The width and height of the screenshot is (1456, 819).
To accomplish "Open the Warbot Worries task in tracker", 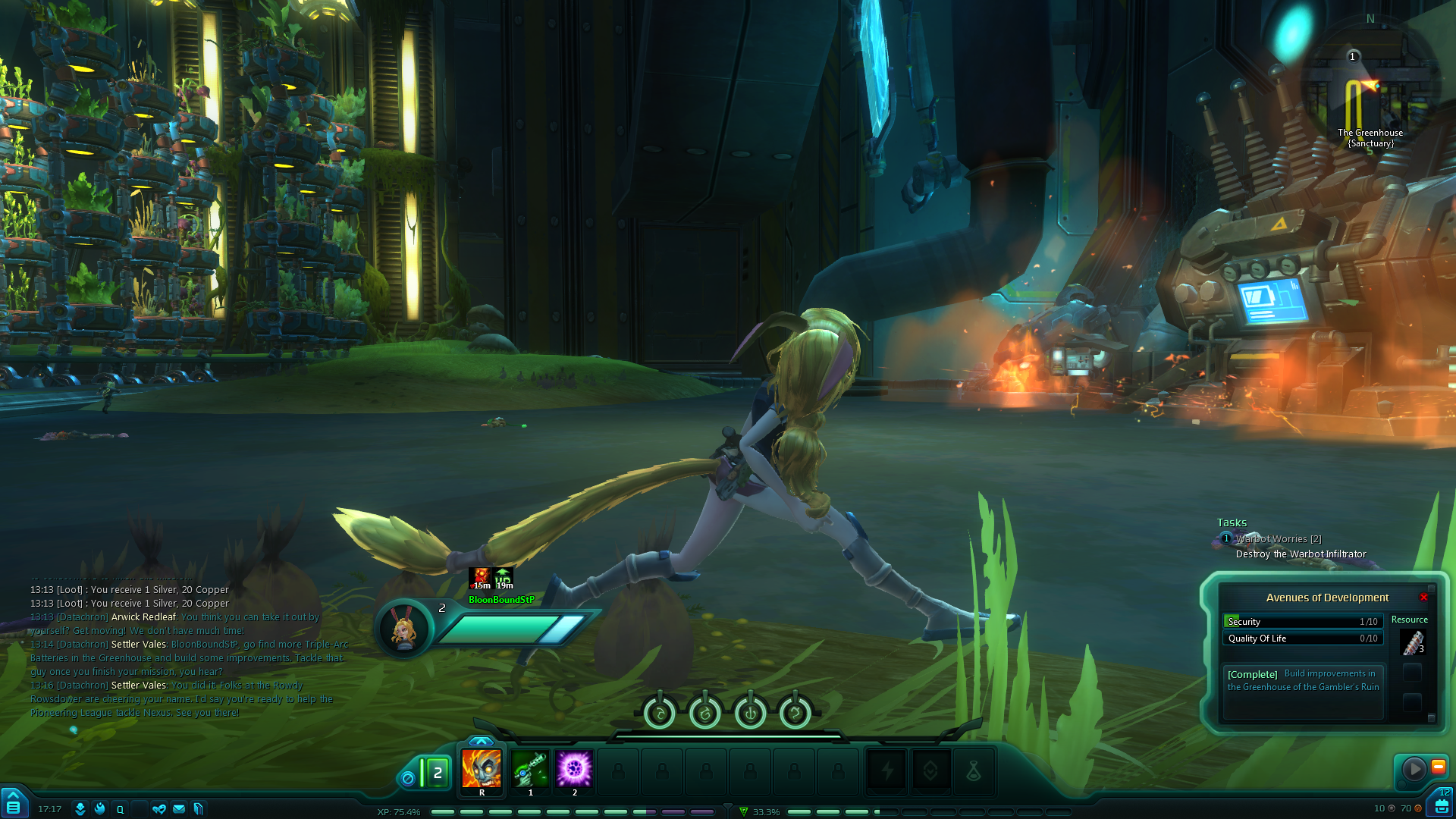I will 1278,539.
